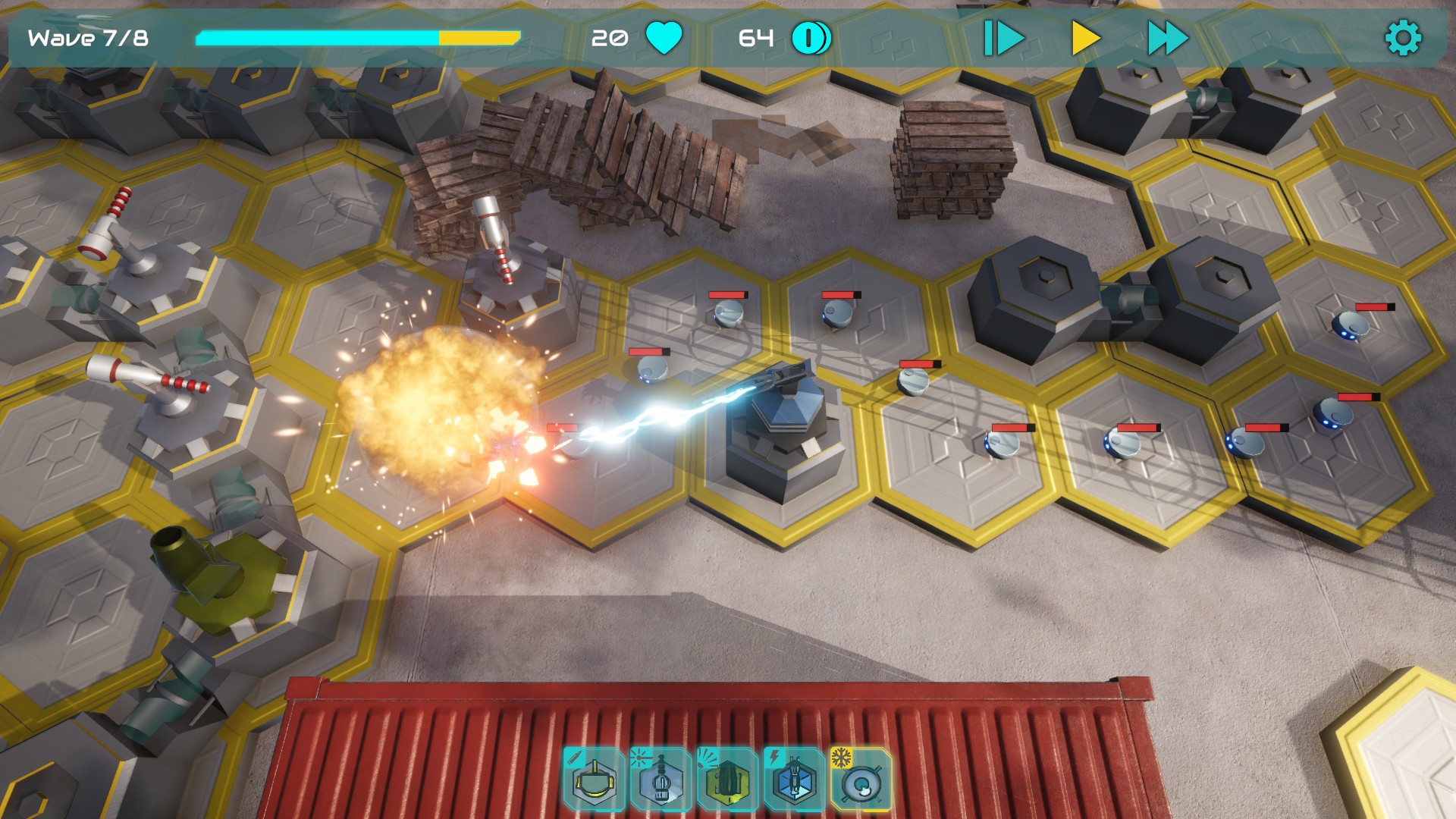The image size is (1456, 819).
Task: Open the settings gear menu
Action: click(1403, 38)
